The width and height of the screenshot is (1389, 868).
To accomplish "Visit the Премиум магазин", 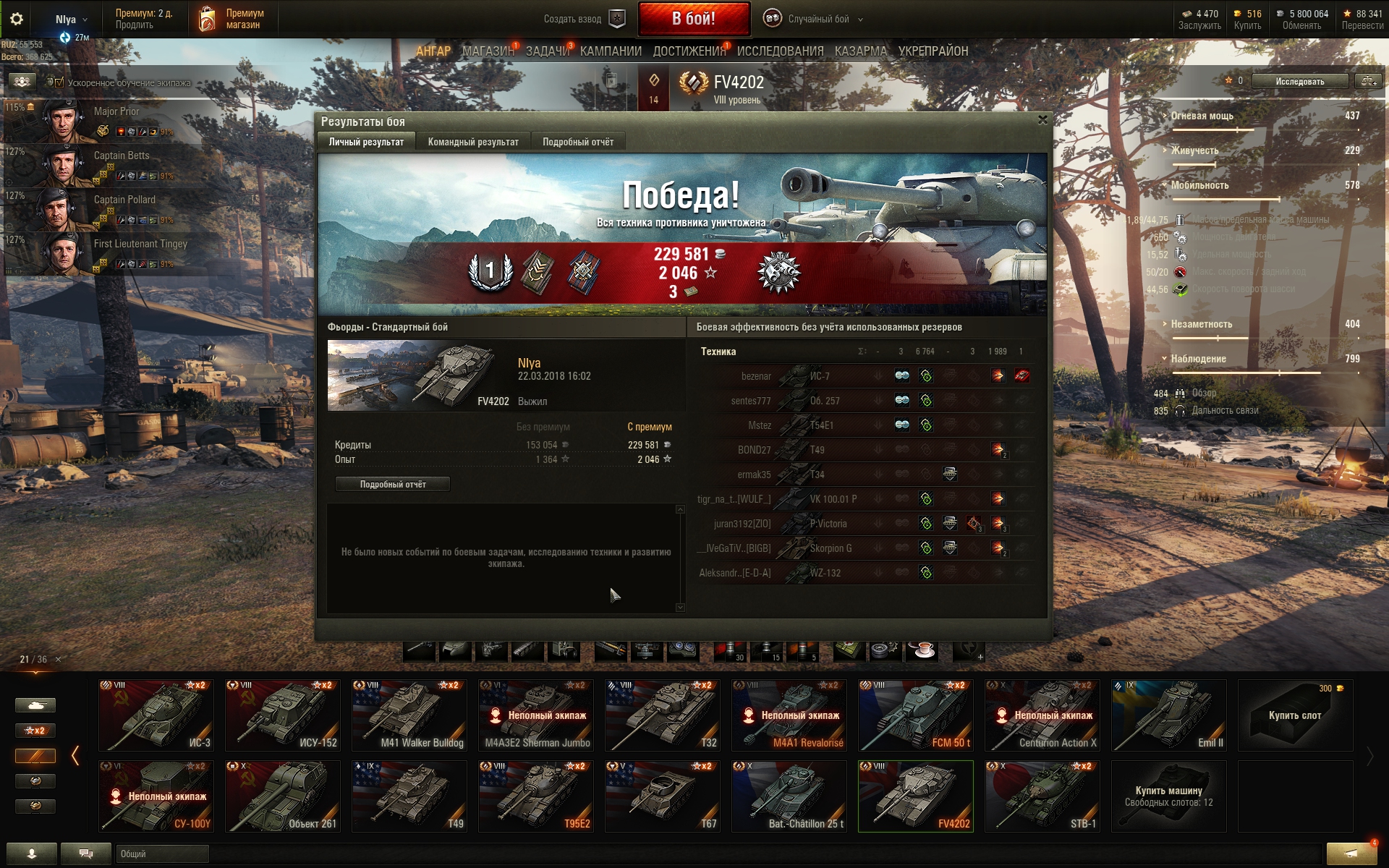I will point(230,19).
